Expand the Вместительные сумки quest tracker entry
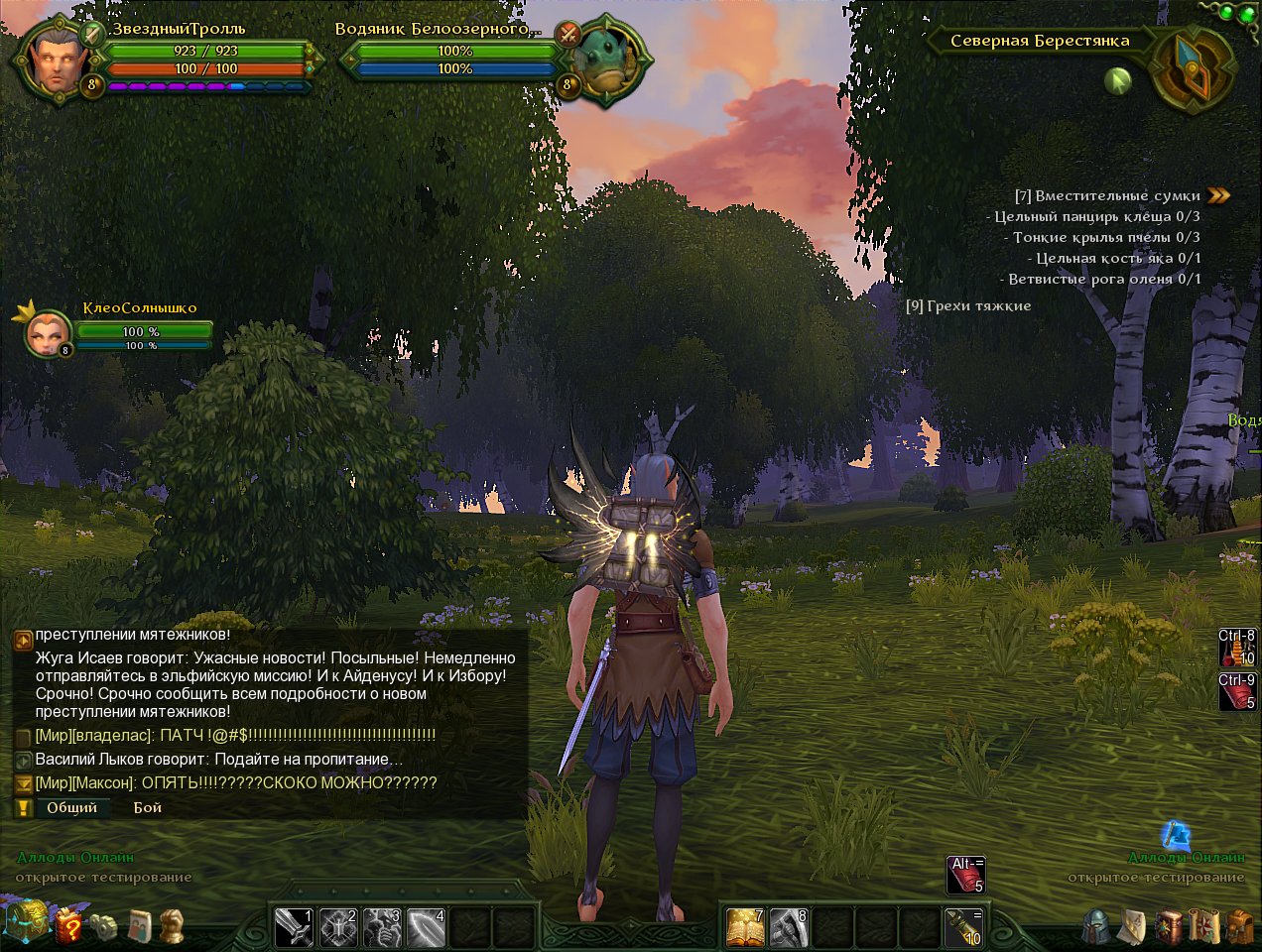This screenshot has height=952, width=1262. point(1219,195)
